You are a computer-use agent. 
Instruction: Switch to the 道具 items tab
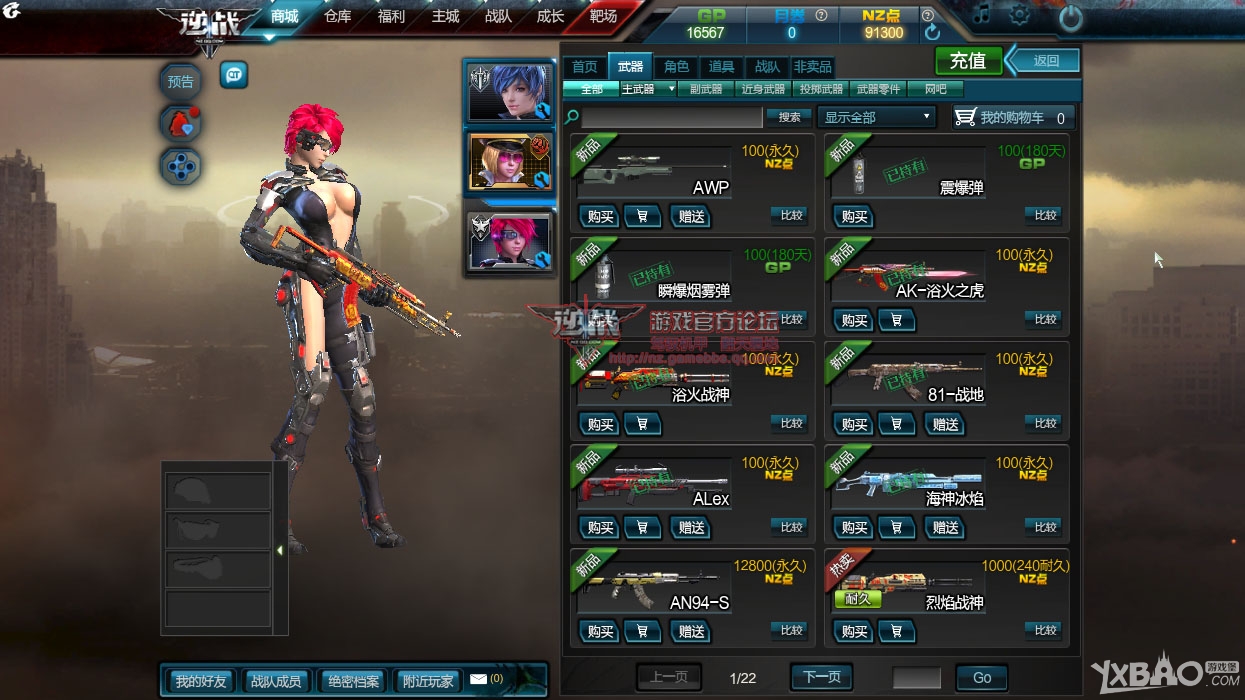pos(721,67)
